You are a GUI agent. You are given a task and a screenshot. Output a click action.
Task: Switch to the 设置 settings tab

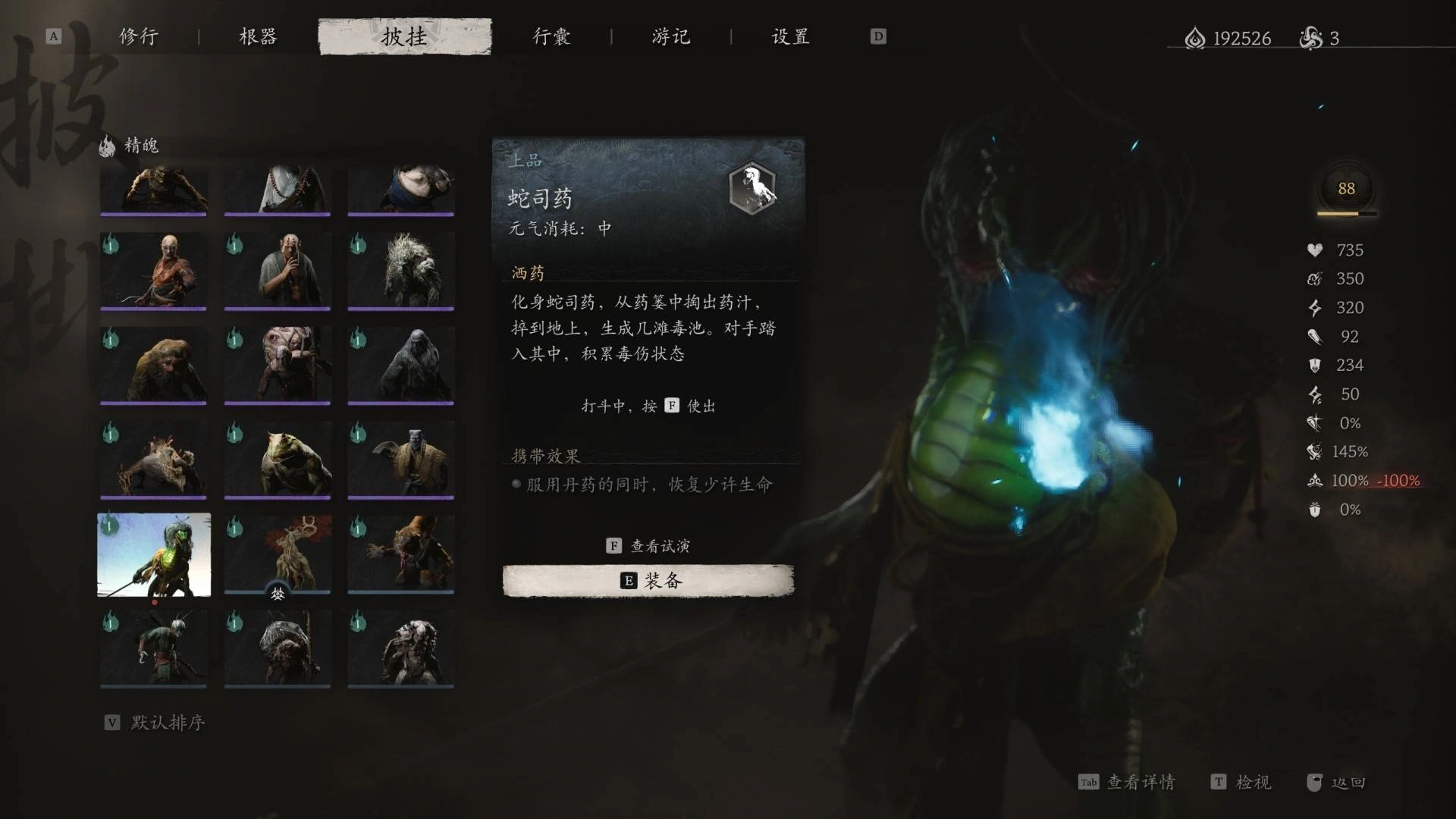791,36
